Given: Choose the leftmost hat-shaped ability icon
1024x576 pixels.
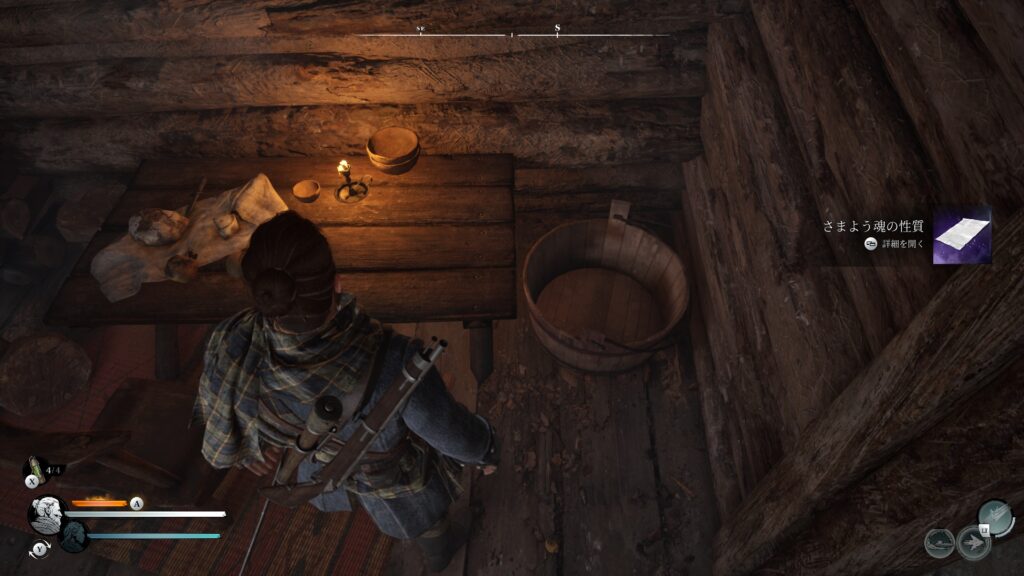Looking at the screenshot, I should (939, 543).
